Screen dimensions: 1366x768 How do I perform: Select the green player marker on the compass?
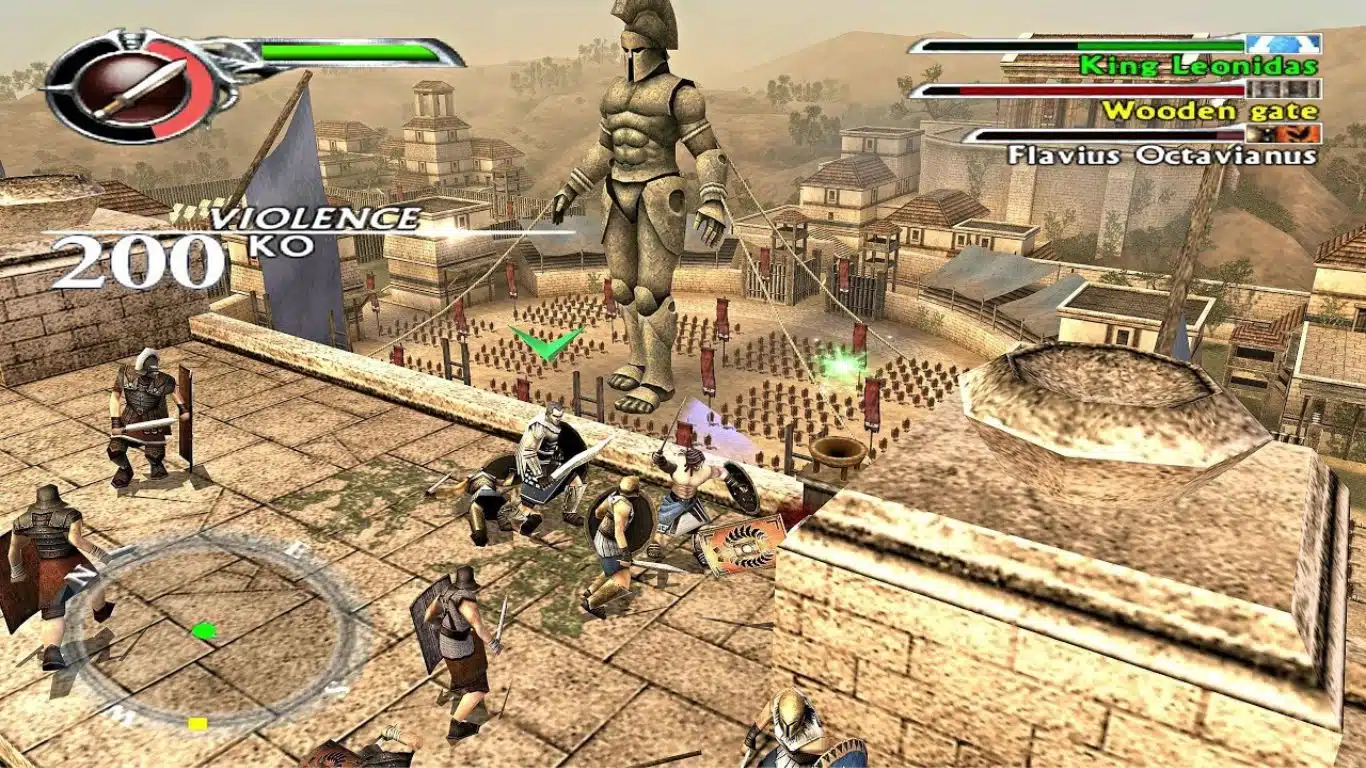coord(202,629)
